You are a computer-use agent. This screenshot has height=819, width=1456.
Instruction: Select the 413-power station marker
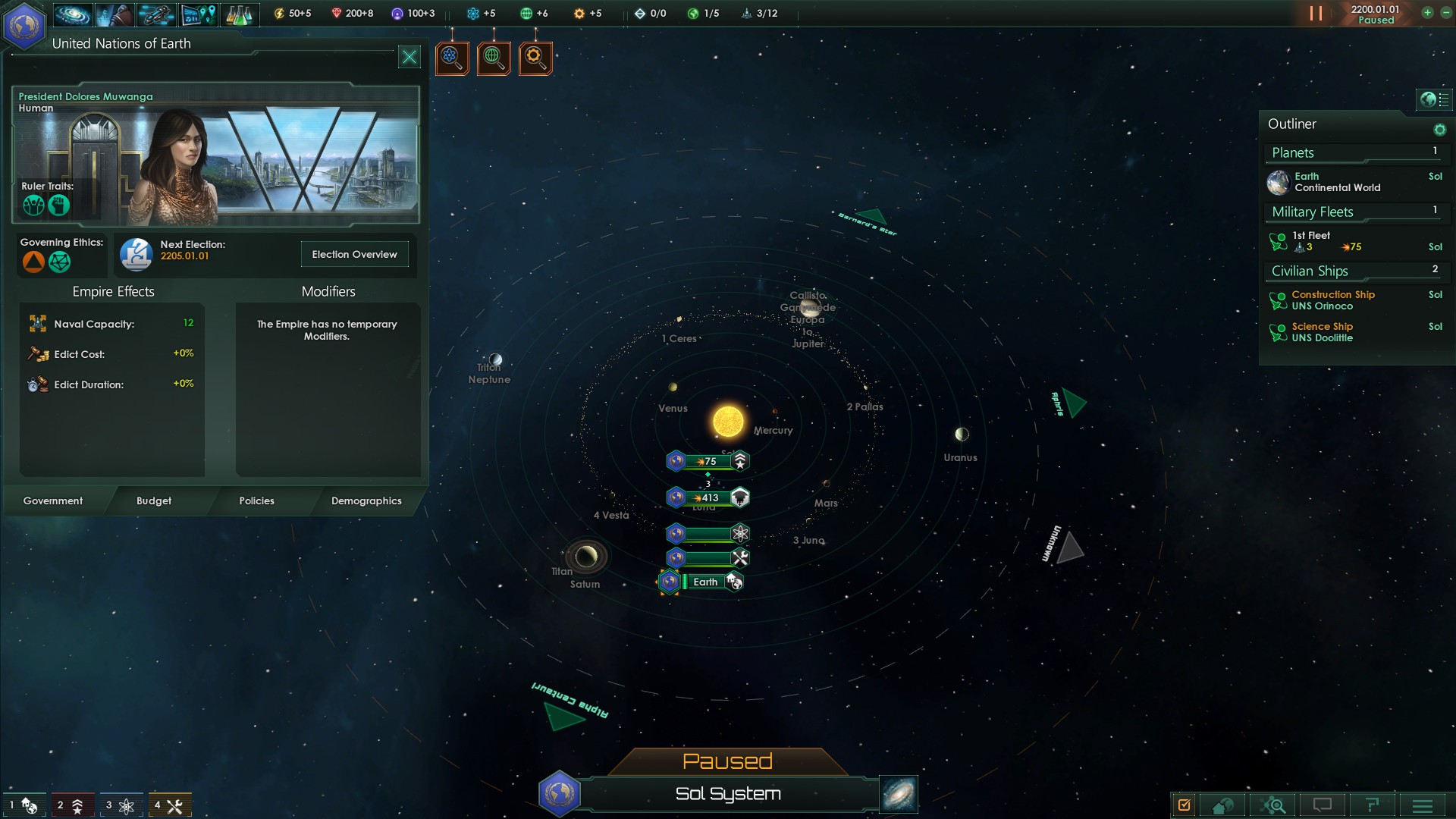(x=709, y=497)
